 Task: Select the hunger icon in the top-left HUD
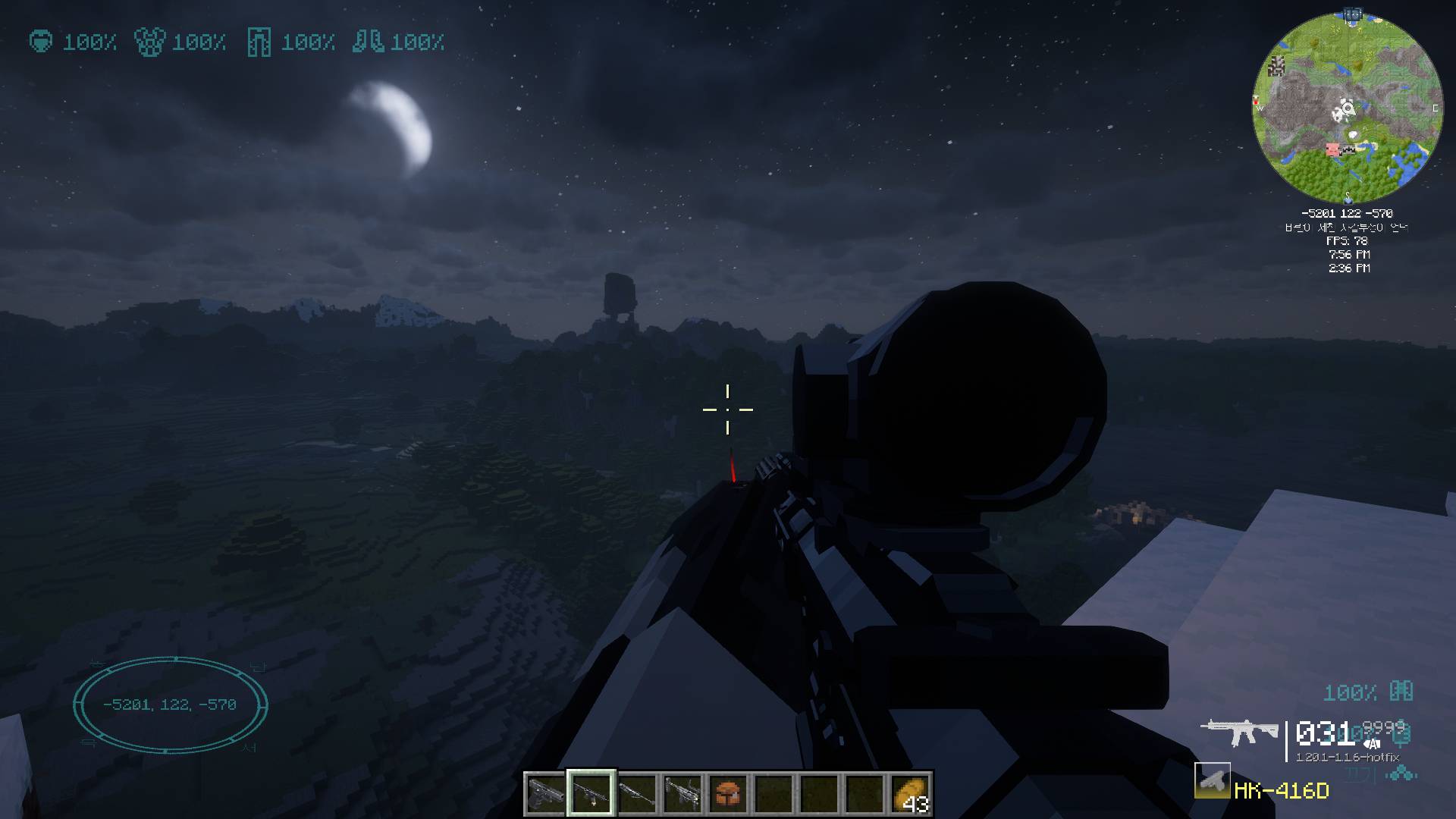260,43
